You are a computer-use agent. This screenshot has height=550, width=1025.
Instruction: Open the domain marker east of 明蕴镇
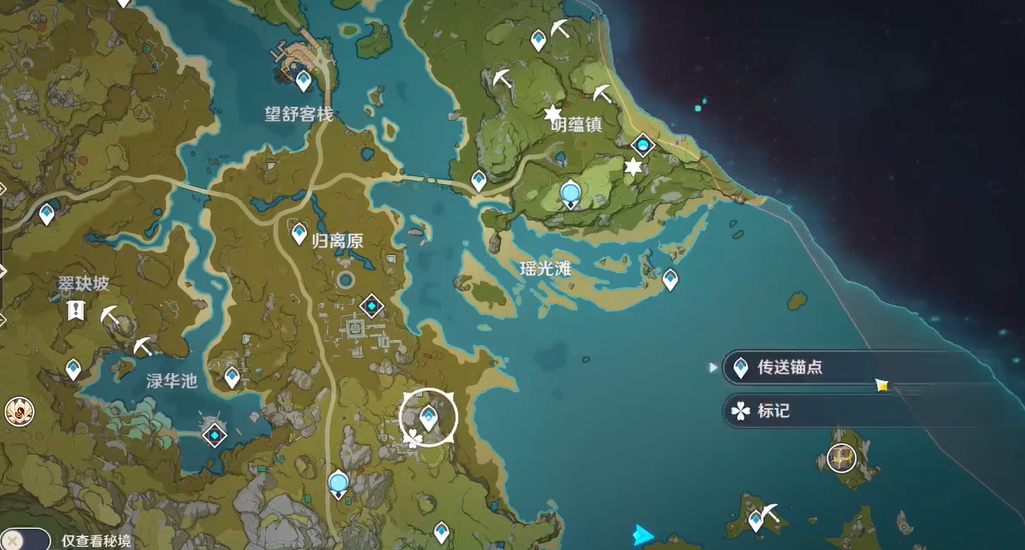[x=642, y=146]
